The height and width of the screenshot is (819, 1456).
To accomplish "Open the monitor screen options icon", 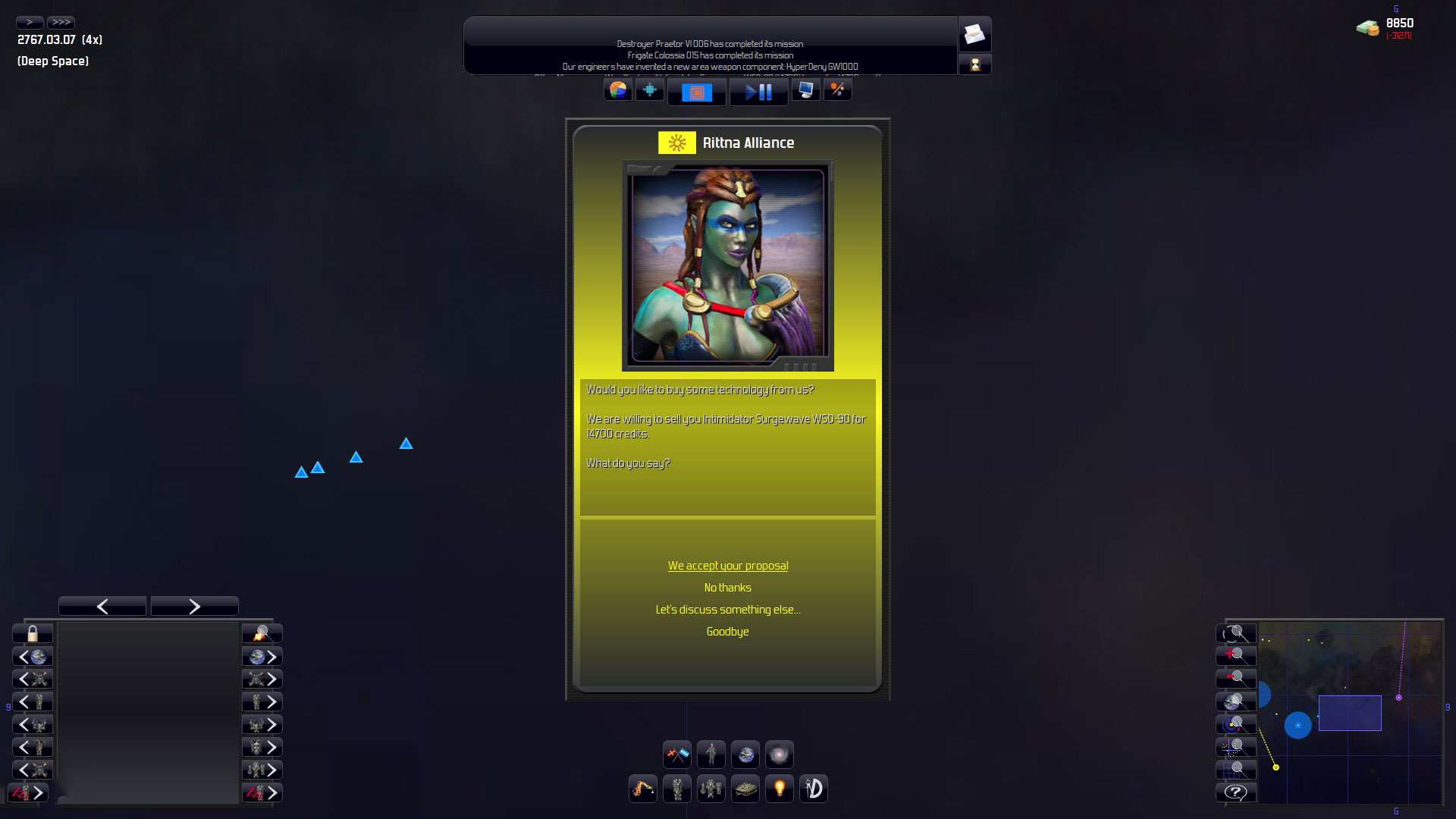I will tap(805, 90).
